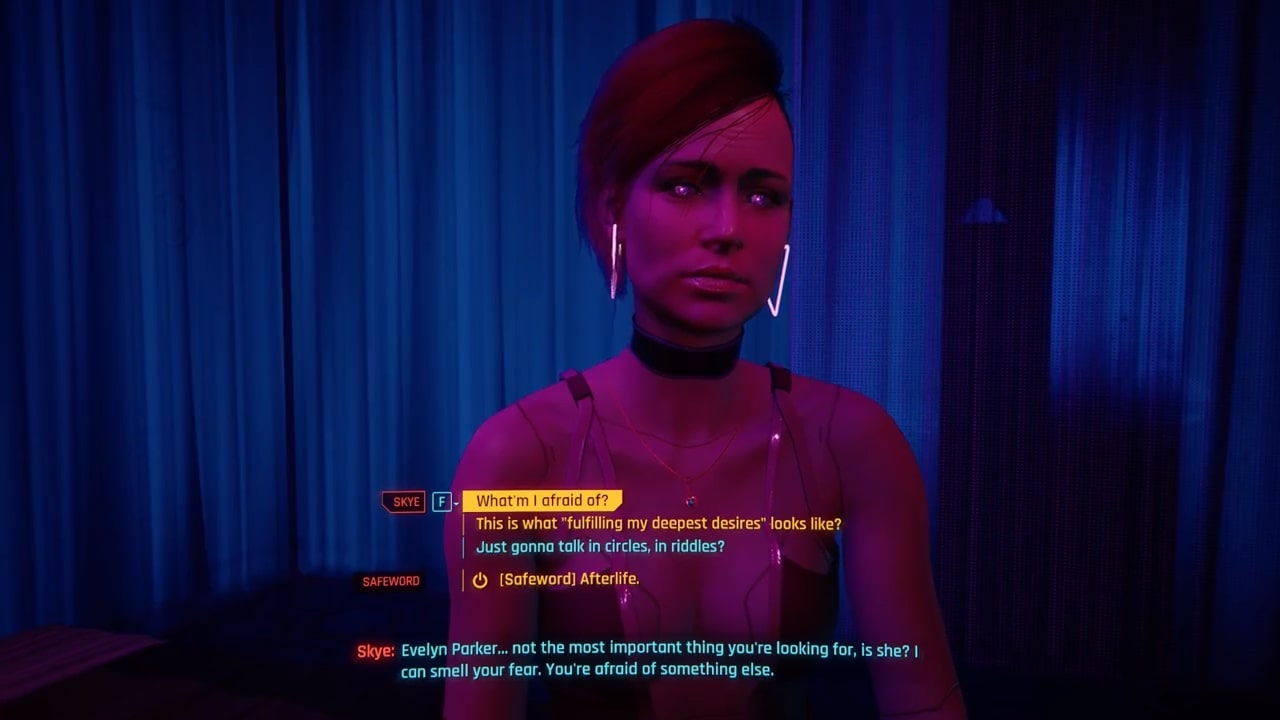
Task: Click the yellow highlight banner on the active choice
Action: pos(540,500)
